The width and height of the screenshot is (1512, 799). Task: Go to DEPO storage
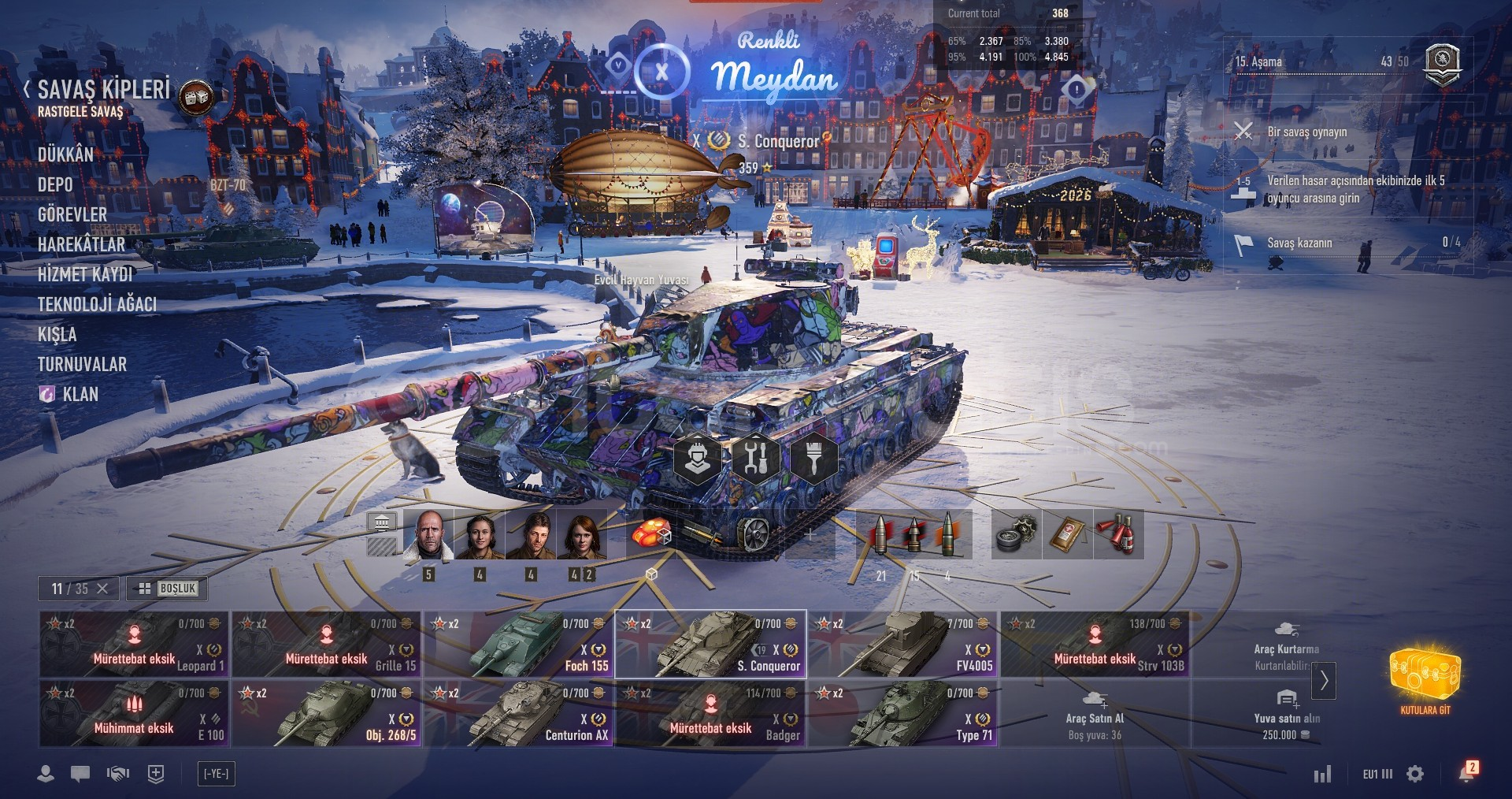[x=55, y=184]
